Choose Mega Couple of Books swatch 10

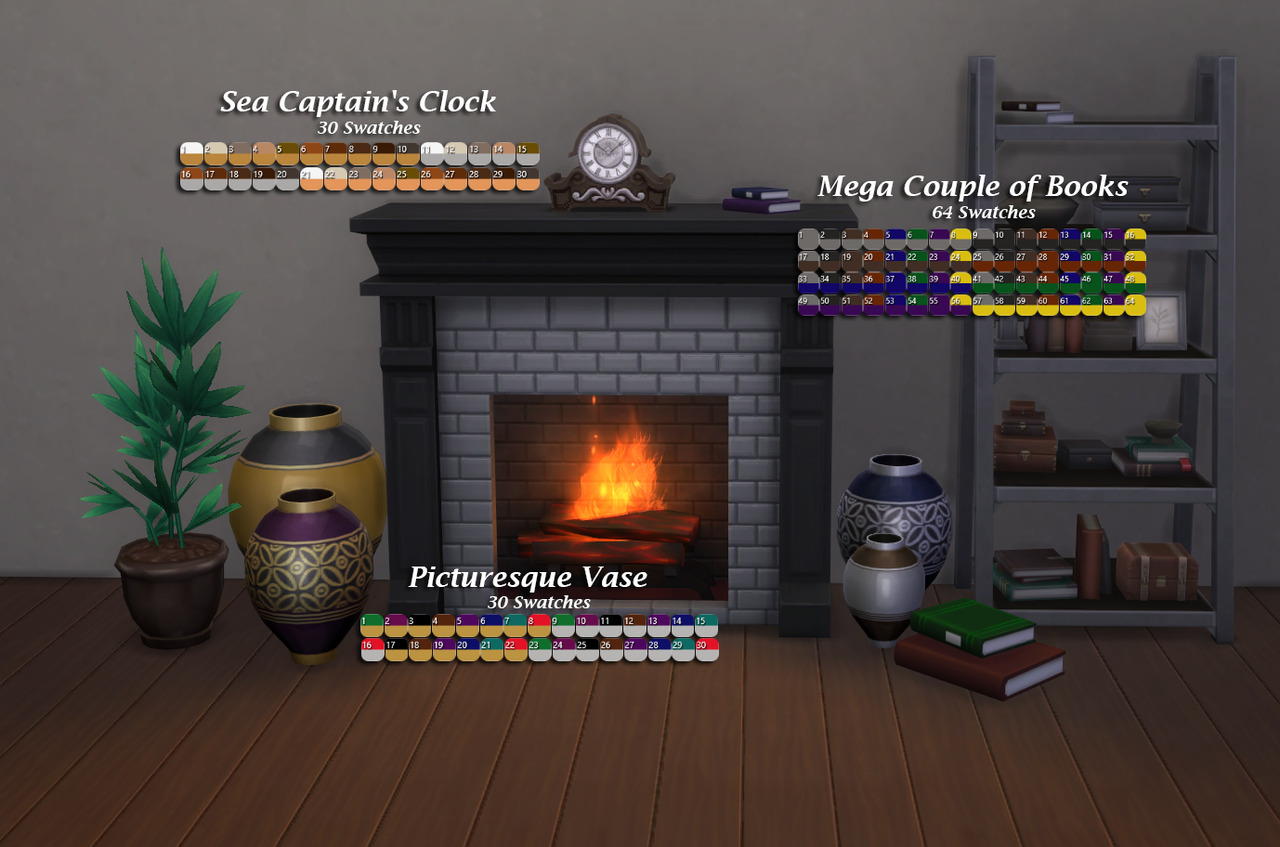click(x=1004, y=239)
